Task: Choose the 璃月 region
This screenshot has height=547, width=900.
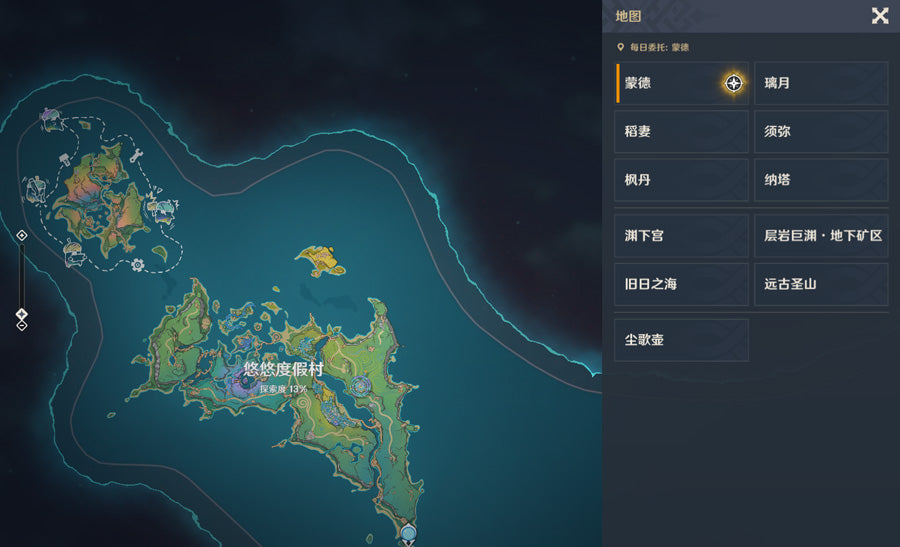Action: click(821, 83)
